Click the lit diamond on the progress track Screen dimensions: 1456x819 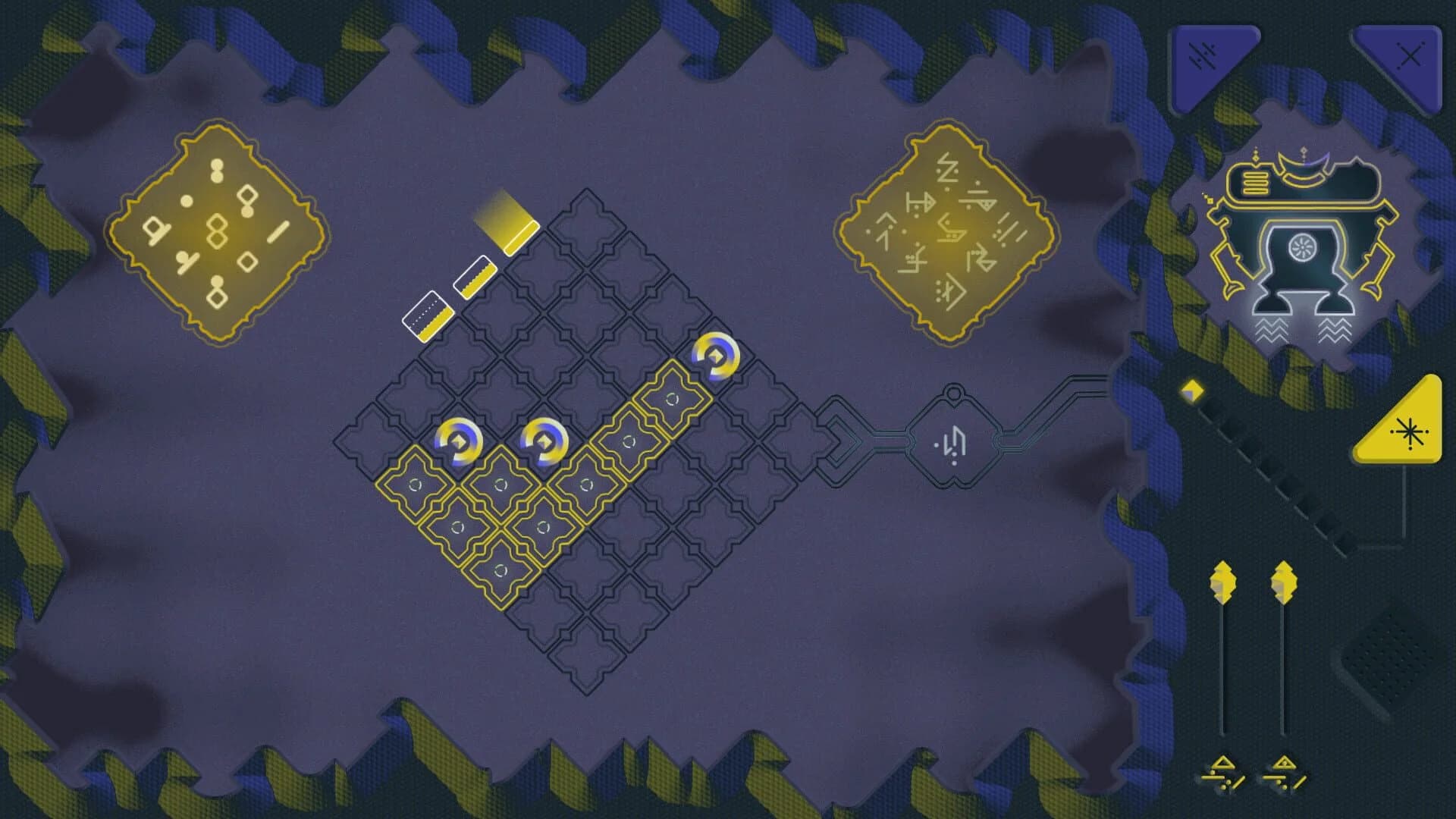tap(1194, 391)
